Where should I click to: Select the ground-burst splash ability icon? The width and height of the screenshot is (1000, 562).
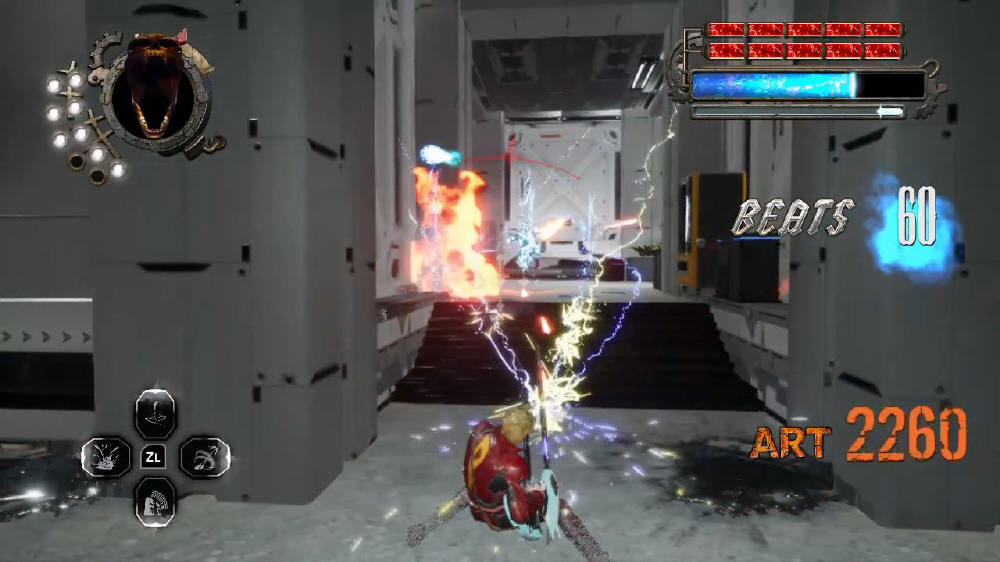point(105,458)
